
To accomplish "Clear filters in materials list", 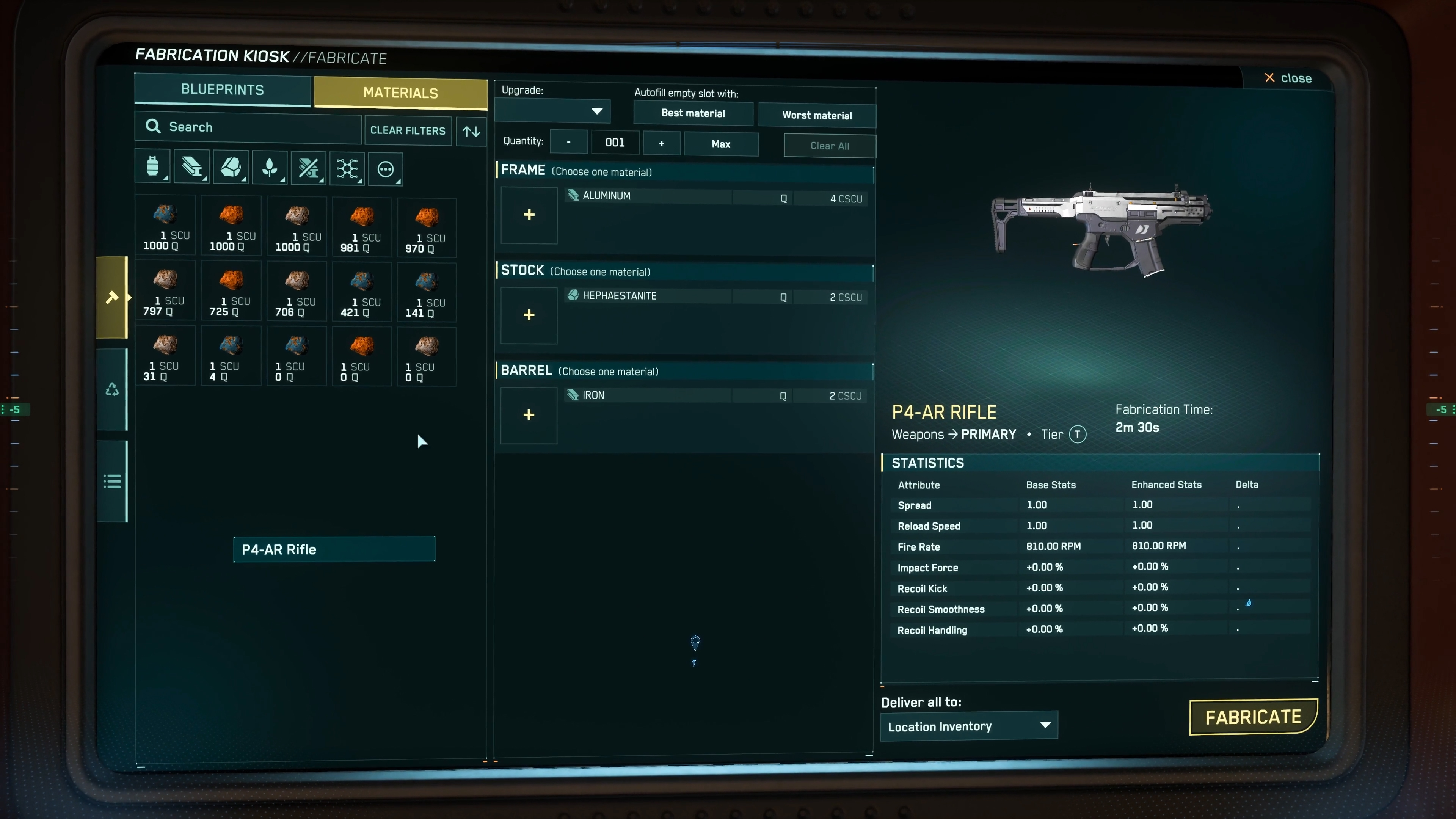I will click(408, 130).
